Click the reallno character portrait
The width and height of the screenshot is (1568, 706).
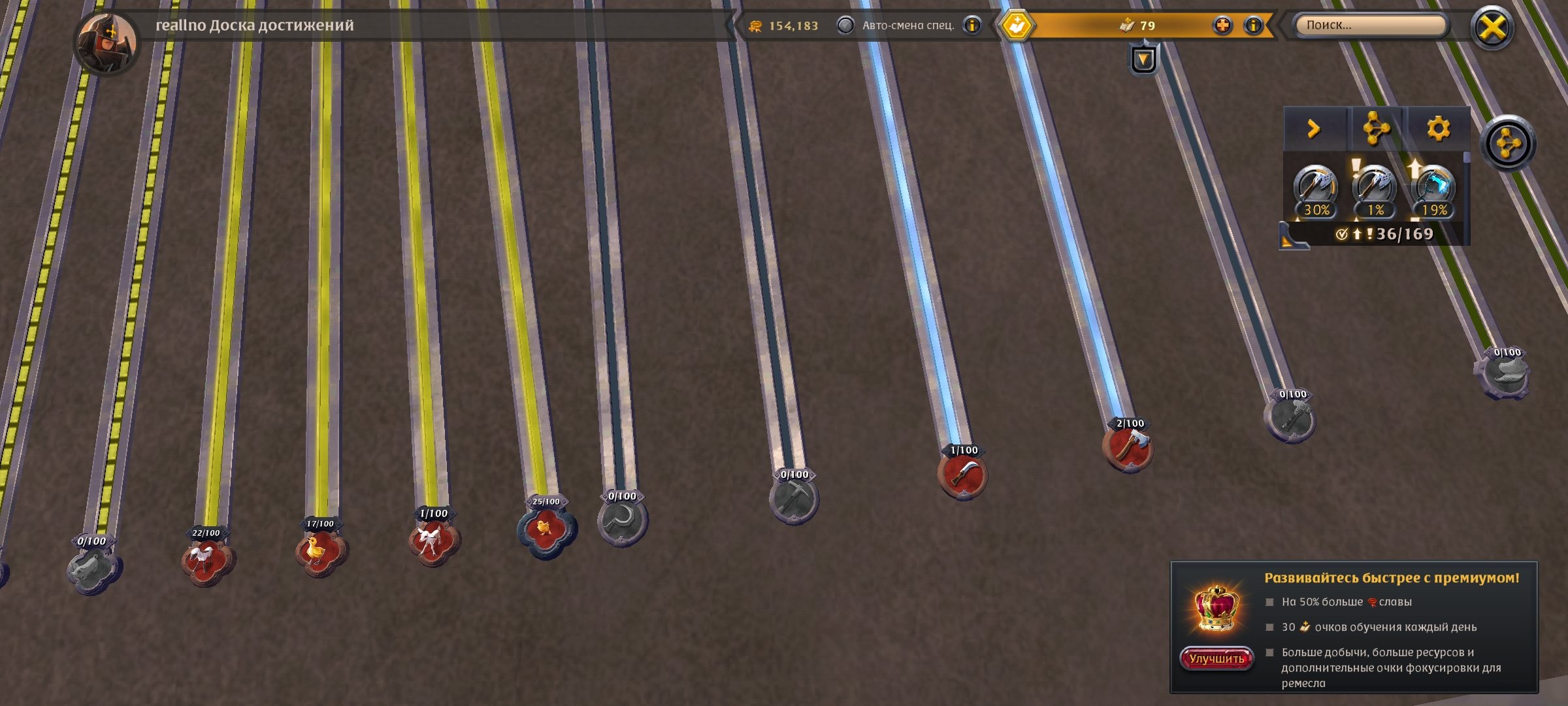[x=106, y=42]
